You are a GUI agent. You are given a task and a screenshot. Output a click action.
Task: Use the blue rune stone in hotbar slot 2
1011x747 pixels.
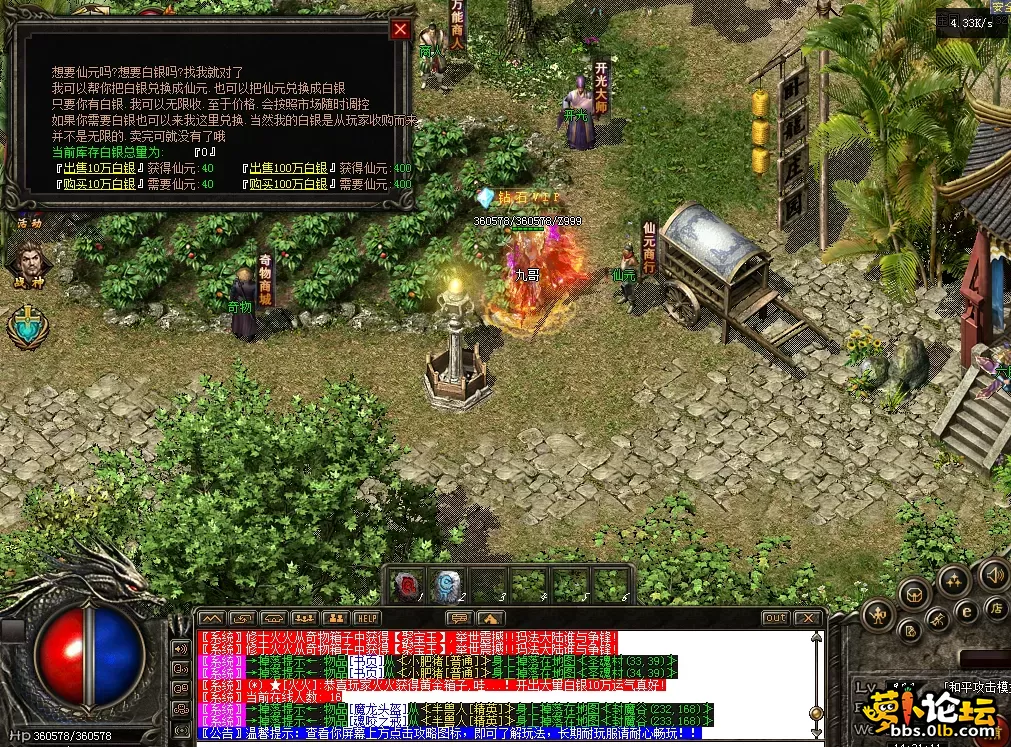pos(447,585)
